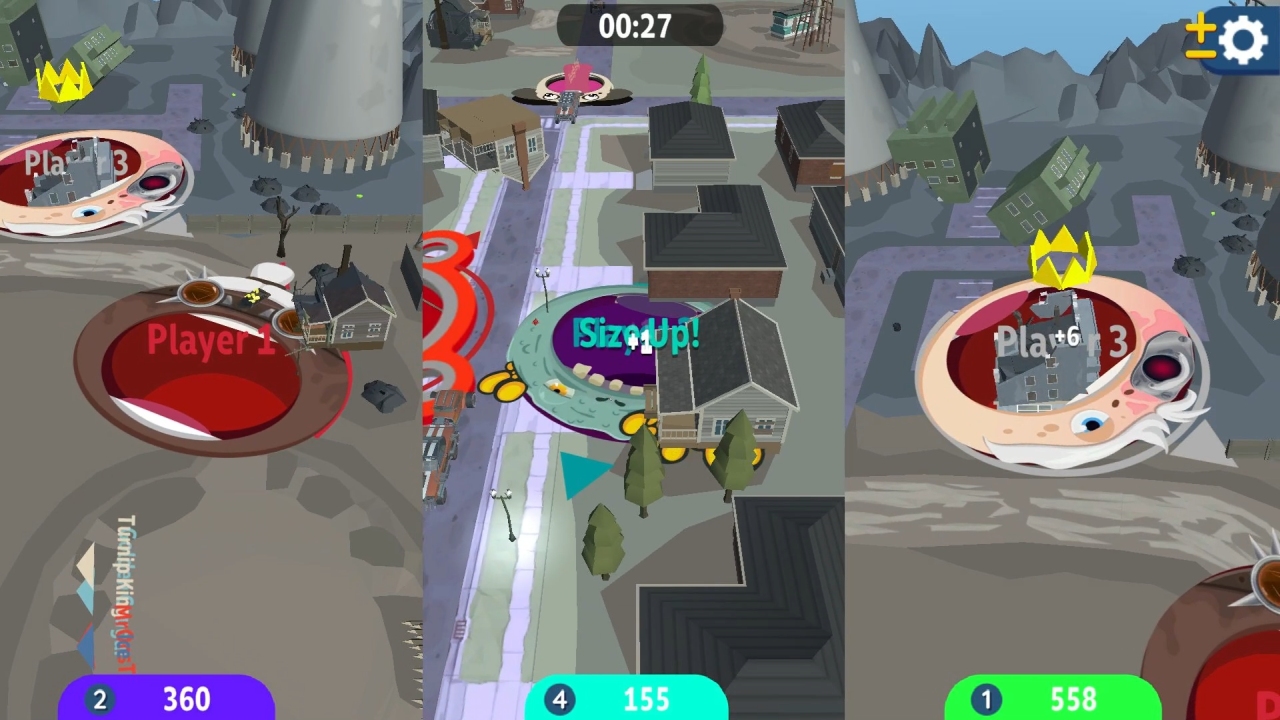This screenshot has height=720, width=1280.
Task: Click the rank circle showing number 1
Action: click(x=986, y=699)
